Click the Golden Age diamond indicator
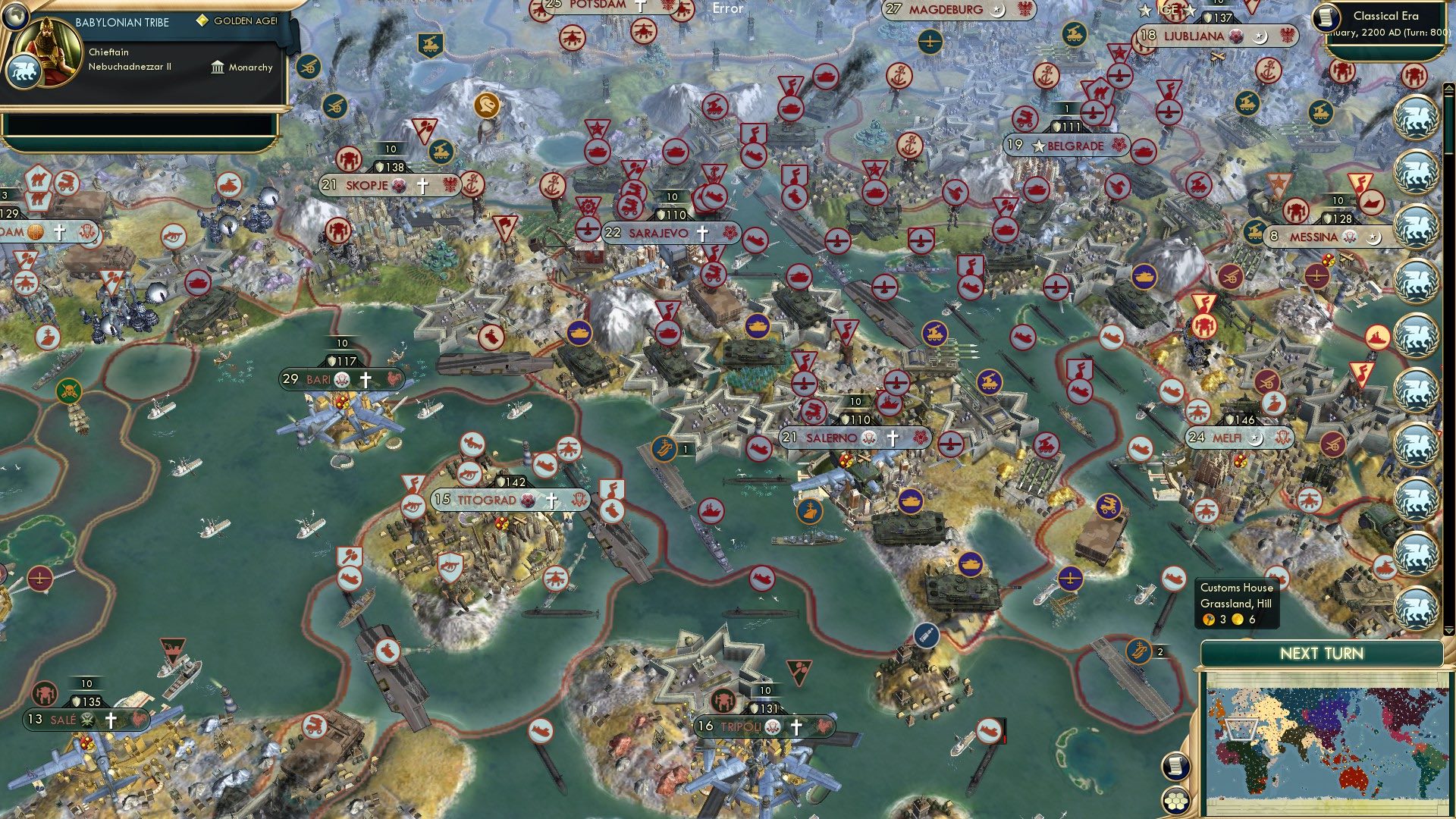The width and height of the screenshot is (1456, 819). click(x=202, y=21)
